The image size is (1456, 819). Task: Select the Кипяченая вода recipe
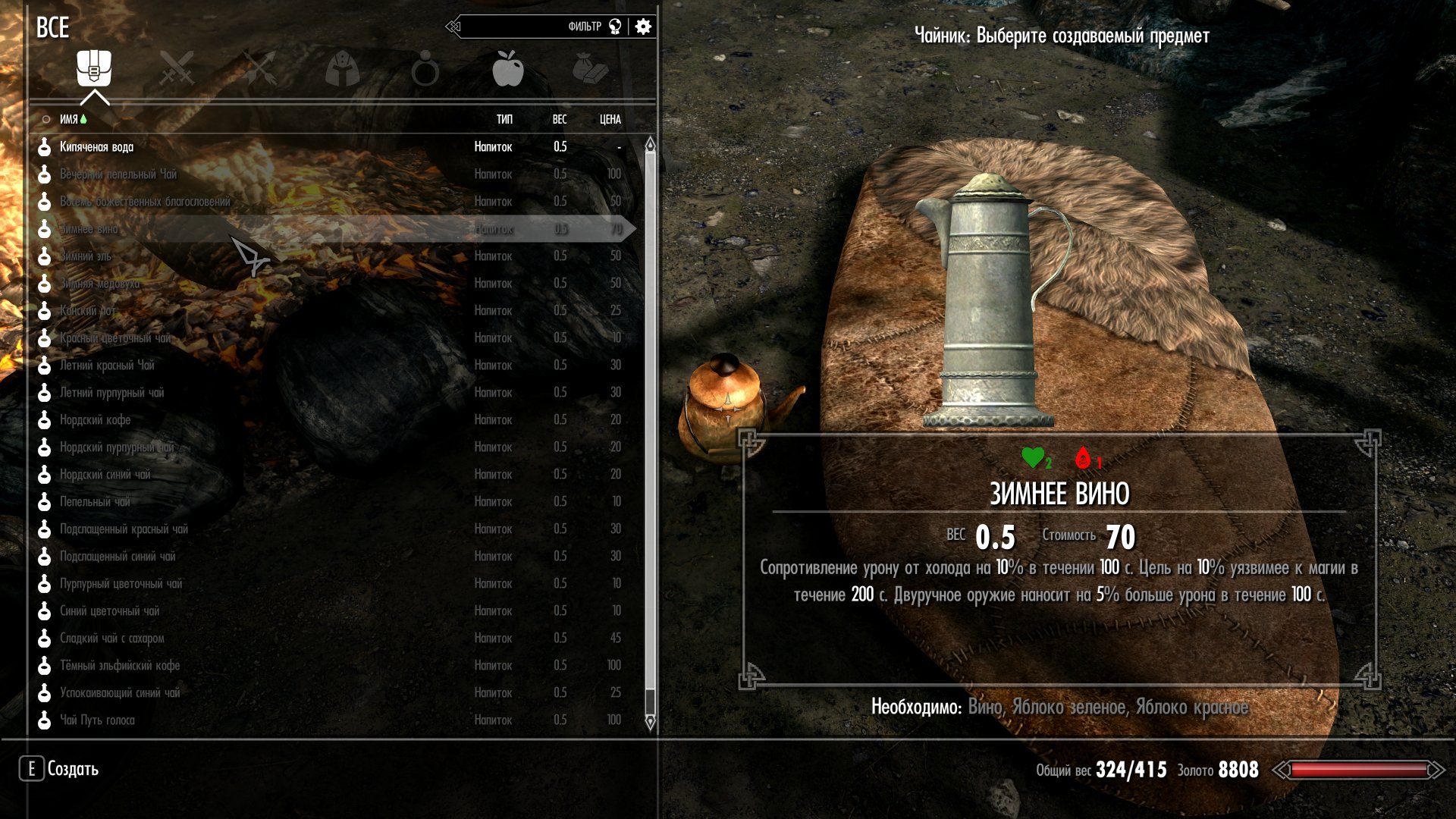(97, 147)
